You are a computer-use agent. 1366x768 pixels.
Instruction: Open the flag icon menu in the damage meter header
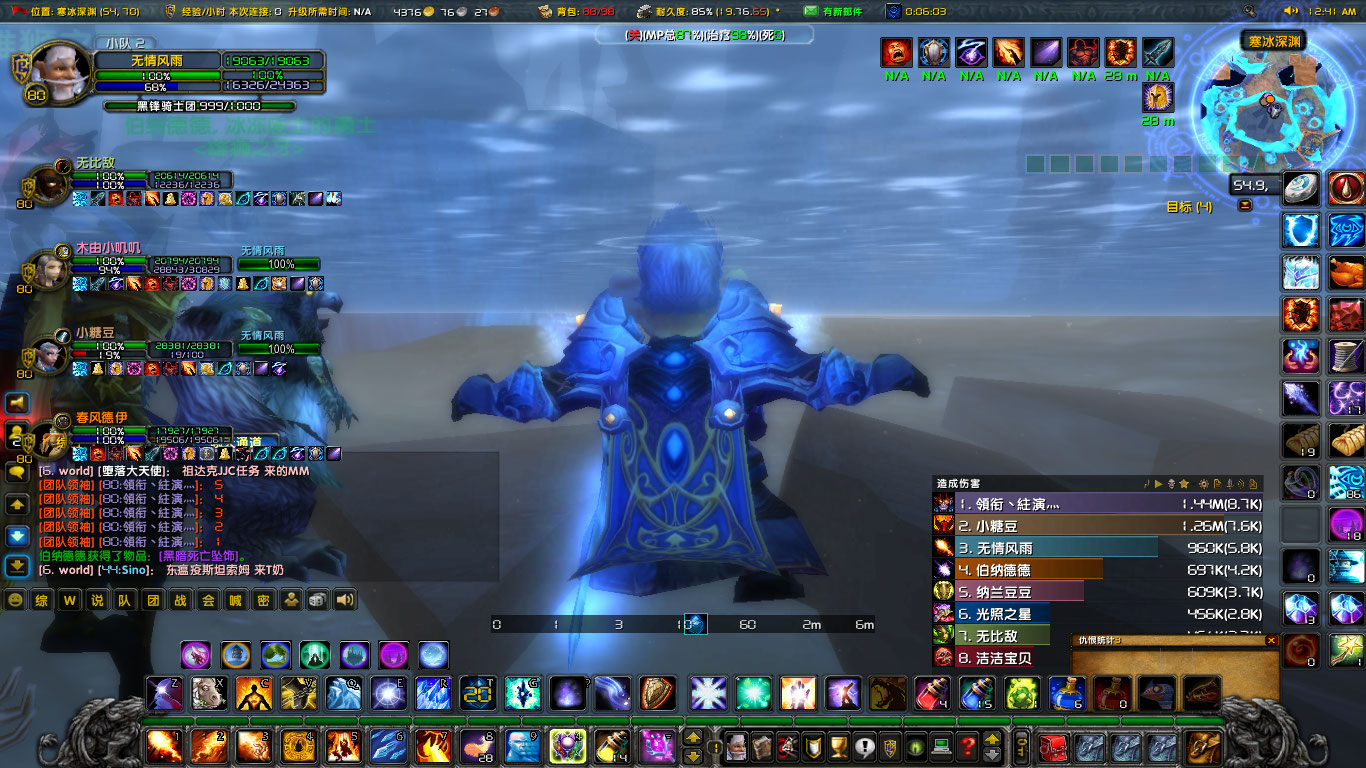click(x=1147, y=485)
